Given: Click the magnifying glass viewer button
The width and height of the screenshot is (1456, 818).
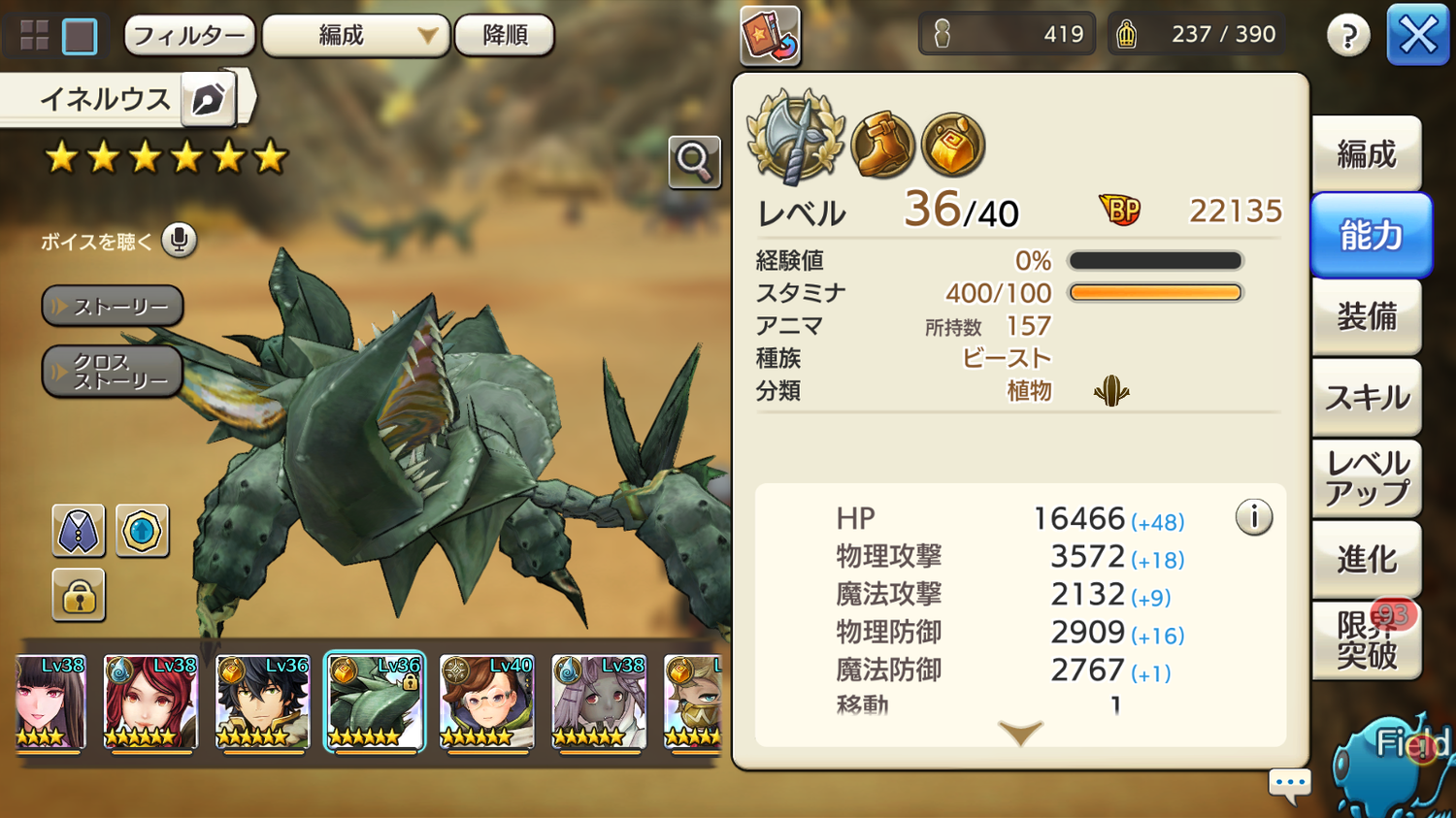Looking at the screenshot, I should click(694, 161).
